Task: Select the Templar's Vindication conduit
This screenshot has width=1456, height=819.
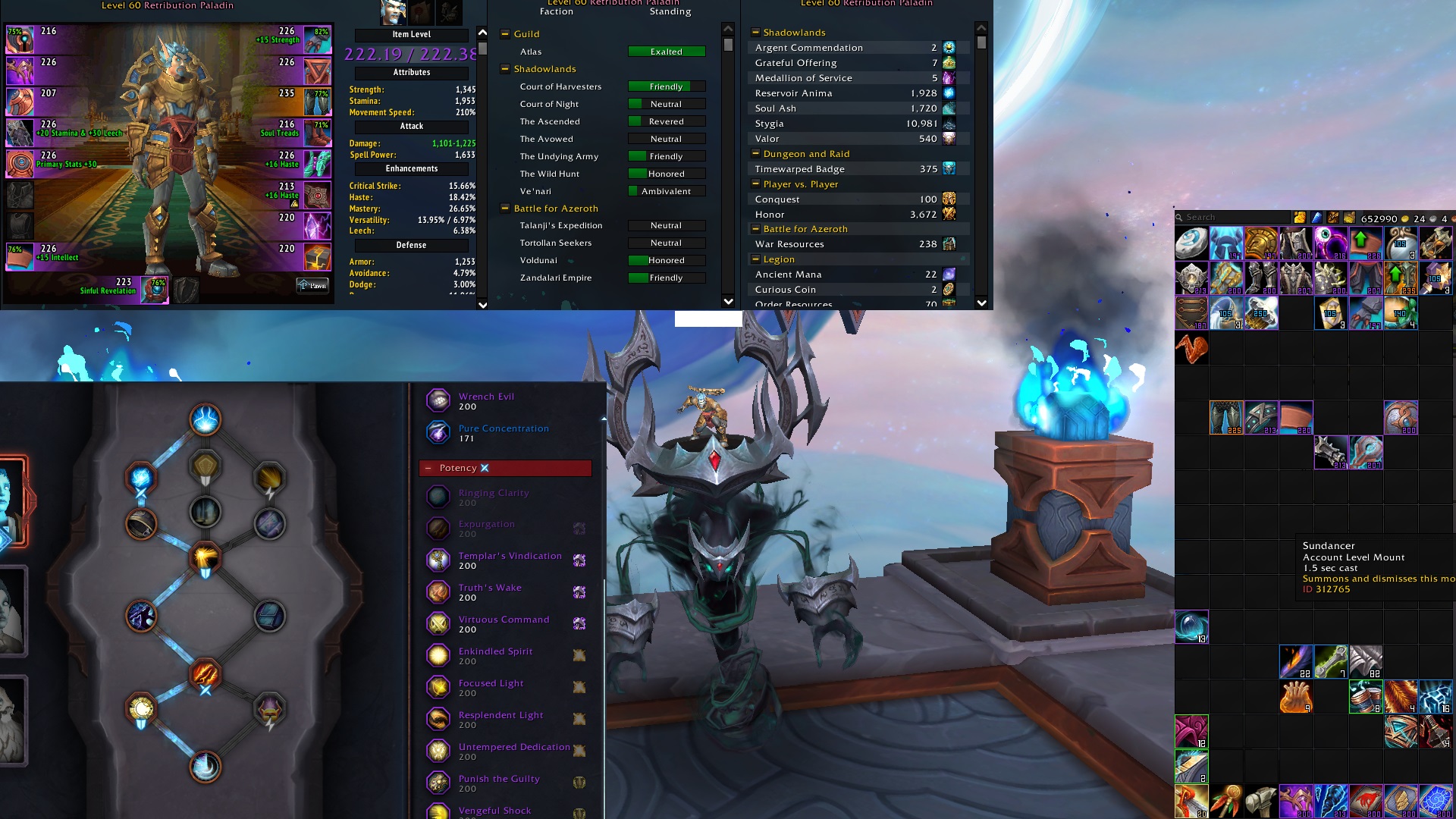Action: (x=509, y=560)
